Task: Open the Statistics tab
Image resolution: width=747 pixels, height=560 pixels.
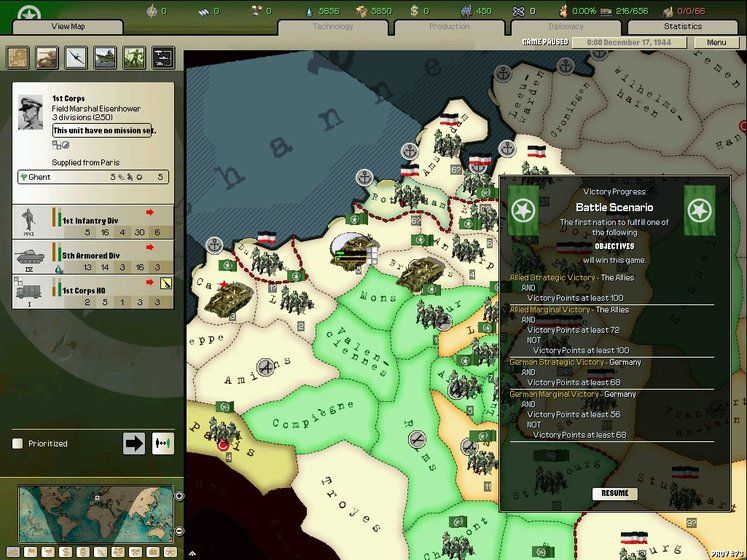Action: 683,26
